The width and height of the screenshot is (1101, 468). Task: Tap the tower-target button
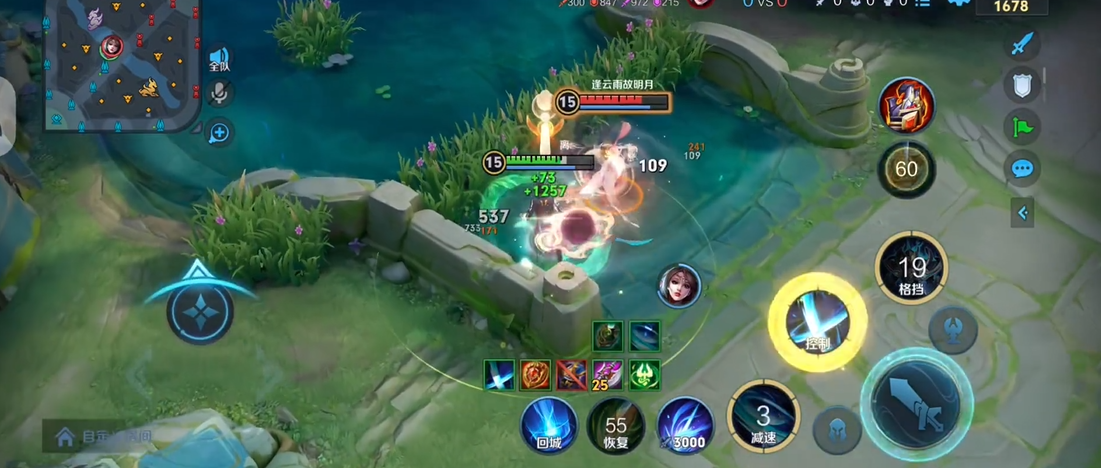point(952,331)
